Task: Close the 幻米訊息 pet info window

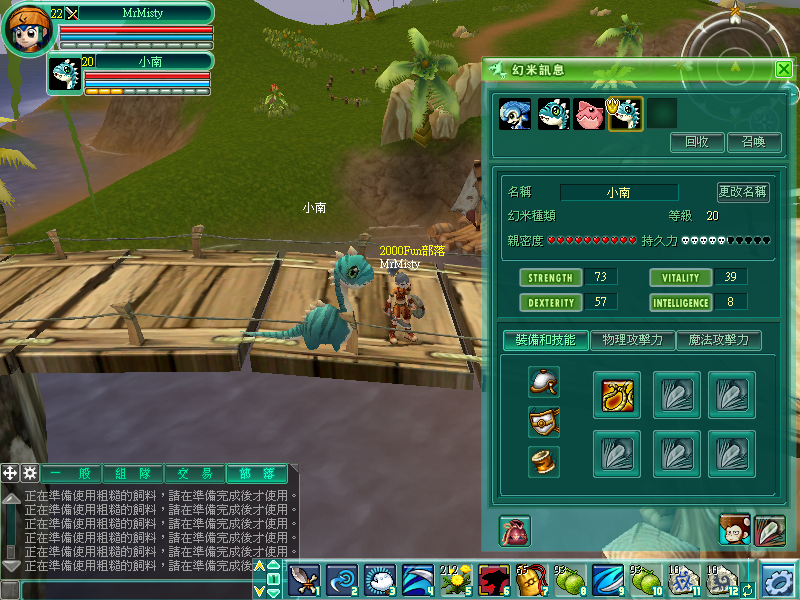Action: pos(783,70)
